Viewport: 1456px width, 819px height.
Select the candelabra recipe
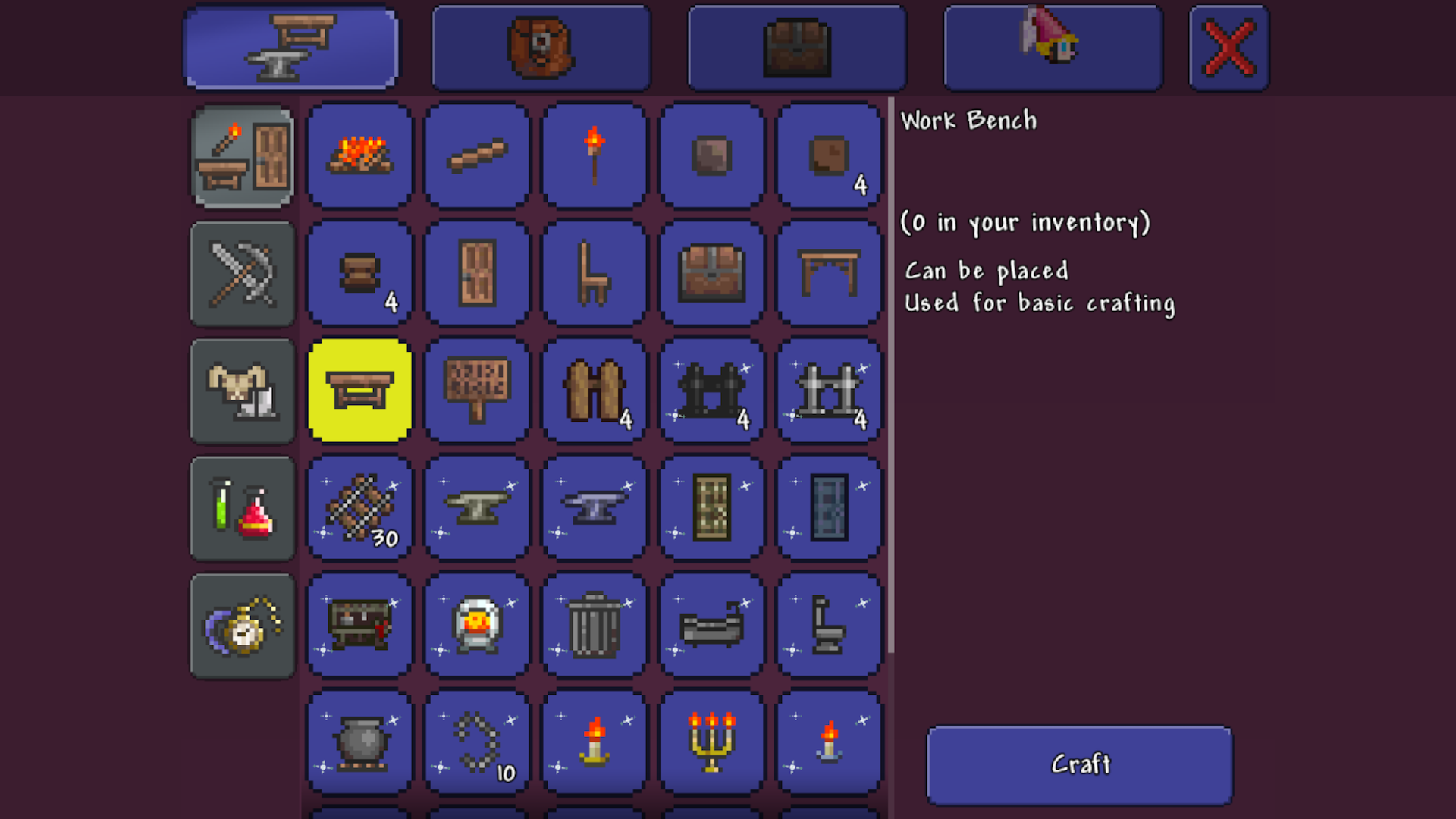711,743
